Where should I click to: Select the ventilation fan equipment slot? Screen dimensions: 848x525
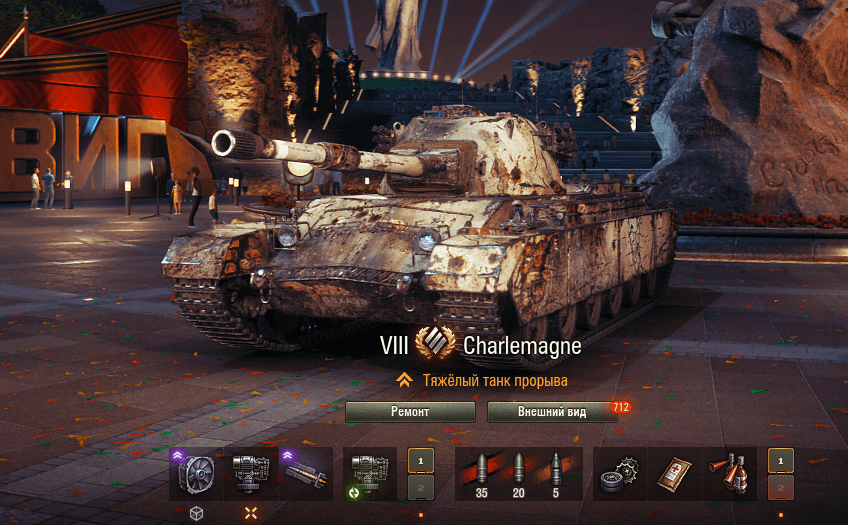(x=195, y=473)
